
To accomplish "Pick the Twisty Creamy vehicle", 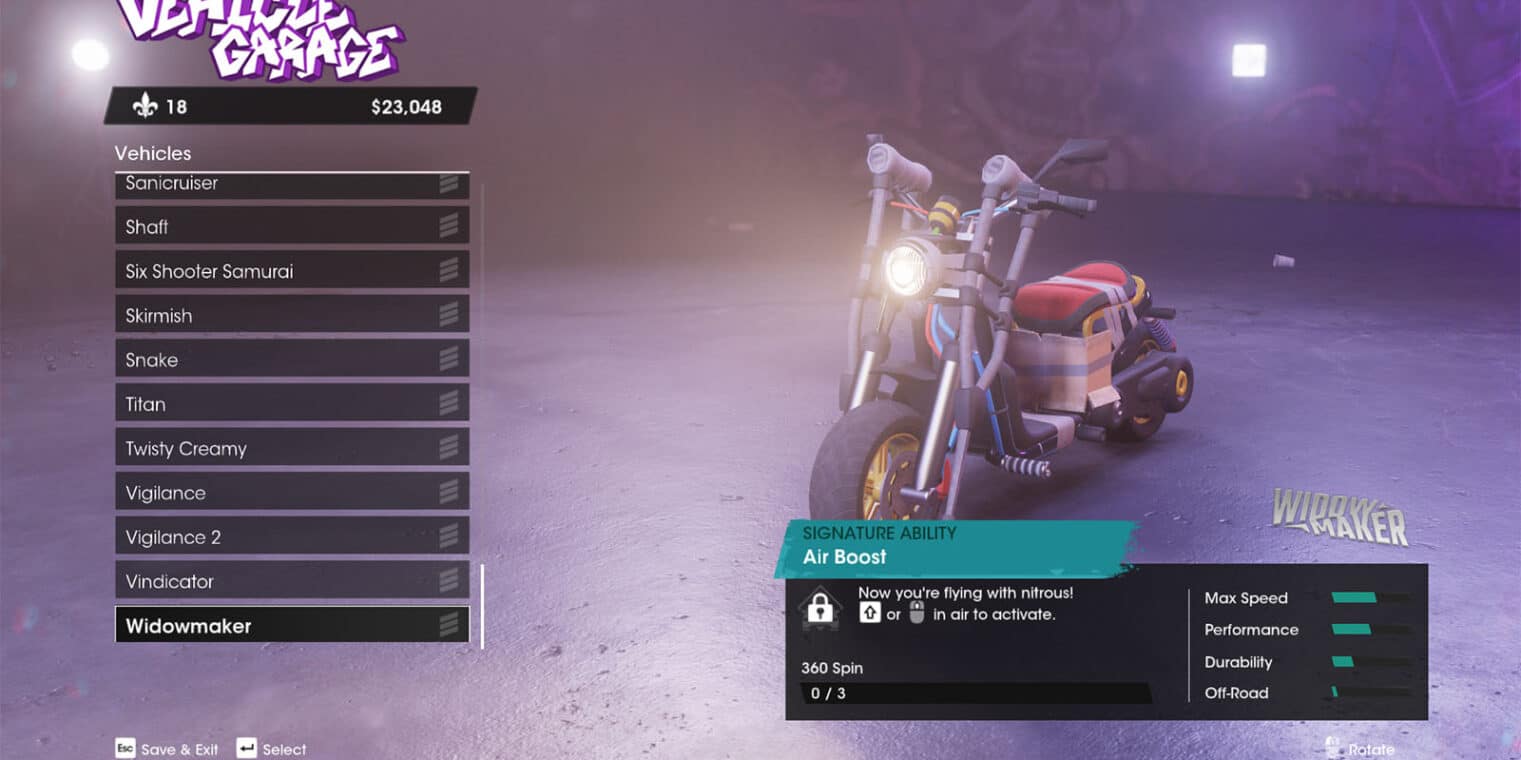I will [291, 448].
